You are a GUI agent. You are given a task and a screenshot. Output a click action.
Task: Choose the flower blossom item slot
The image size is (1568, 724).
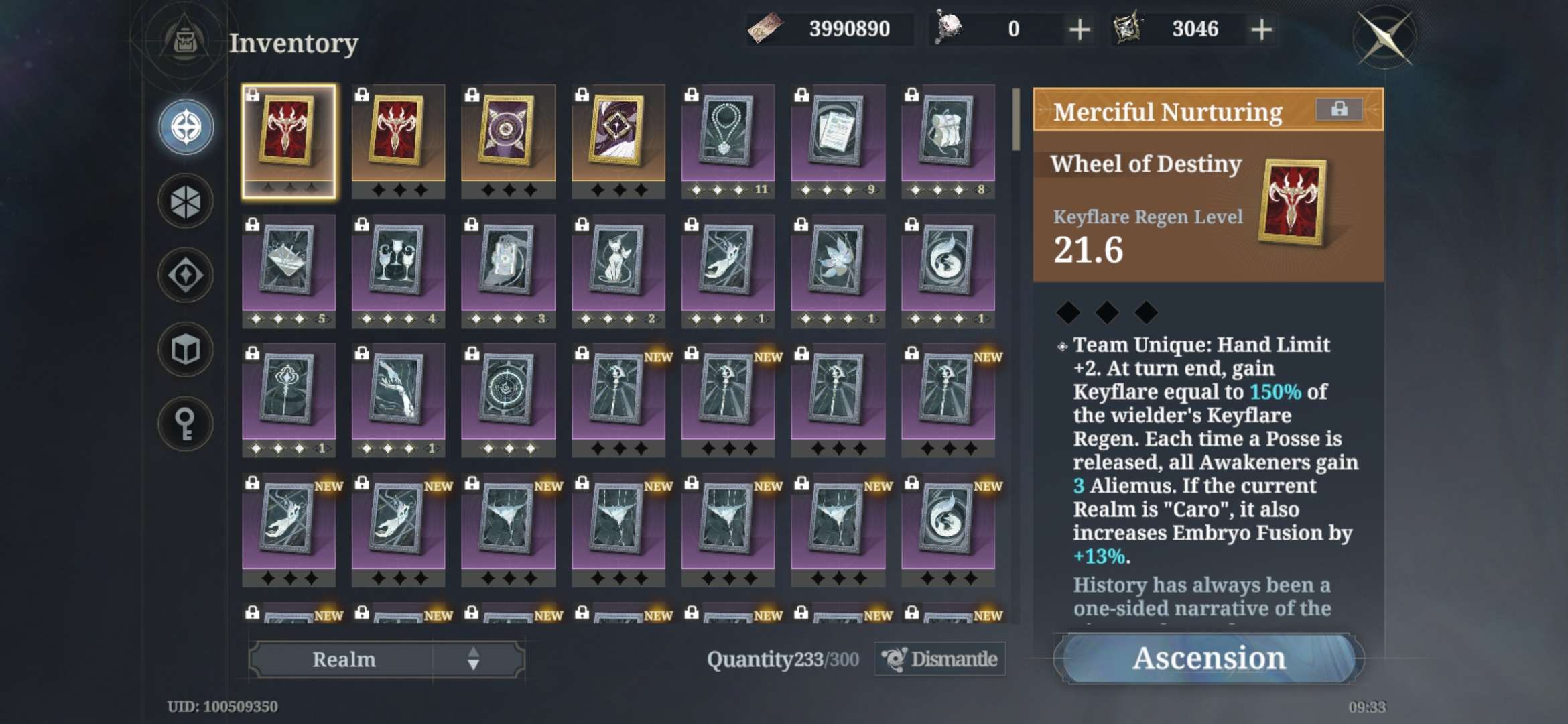click(x=838, y=263)
